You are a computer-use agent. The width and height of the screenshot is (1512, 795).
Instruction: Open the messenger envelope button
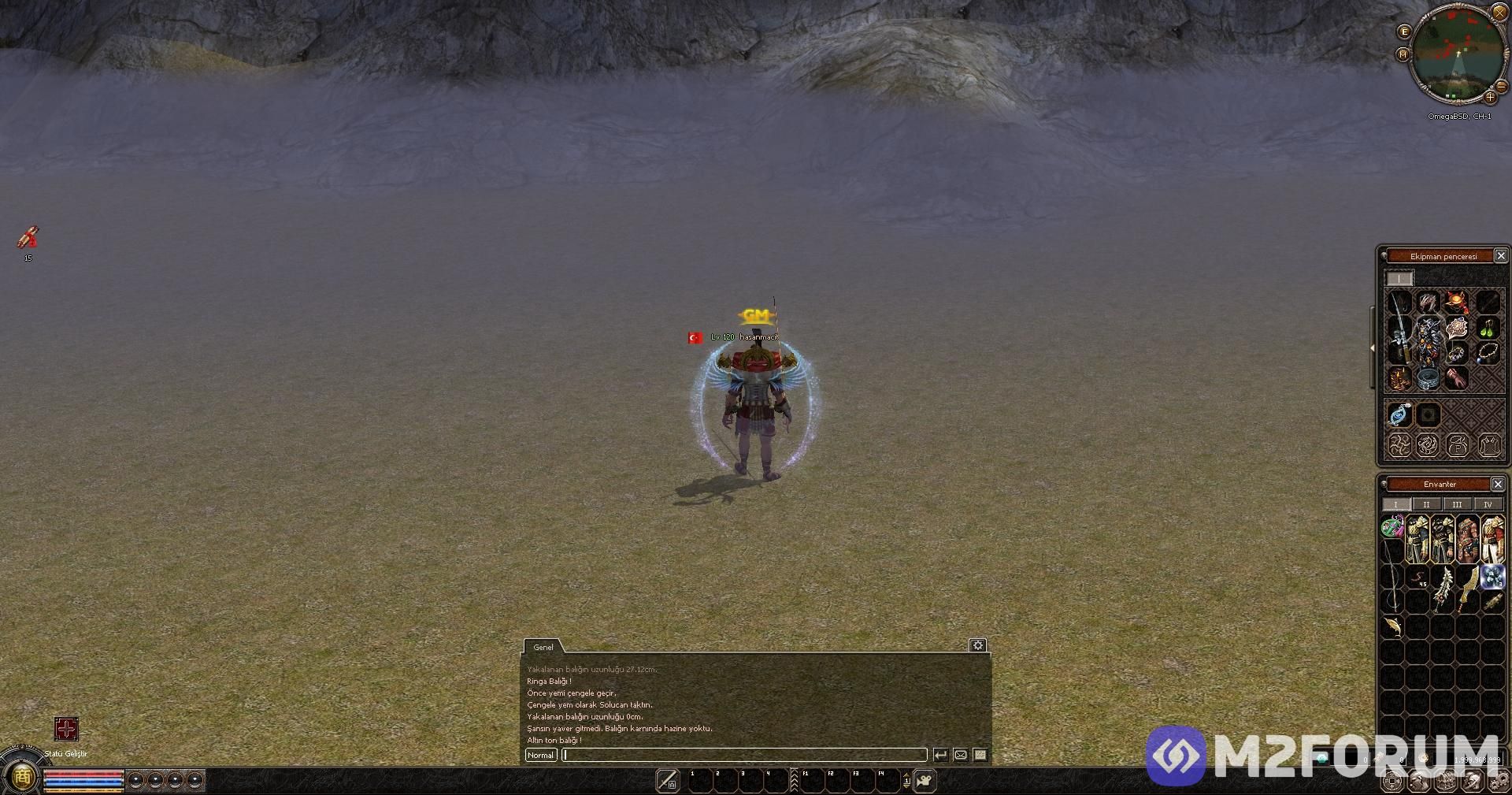pos(961,755)
